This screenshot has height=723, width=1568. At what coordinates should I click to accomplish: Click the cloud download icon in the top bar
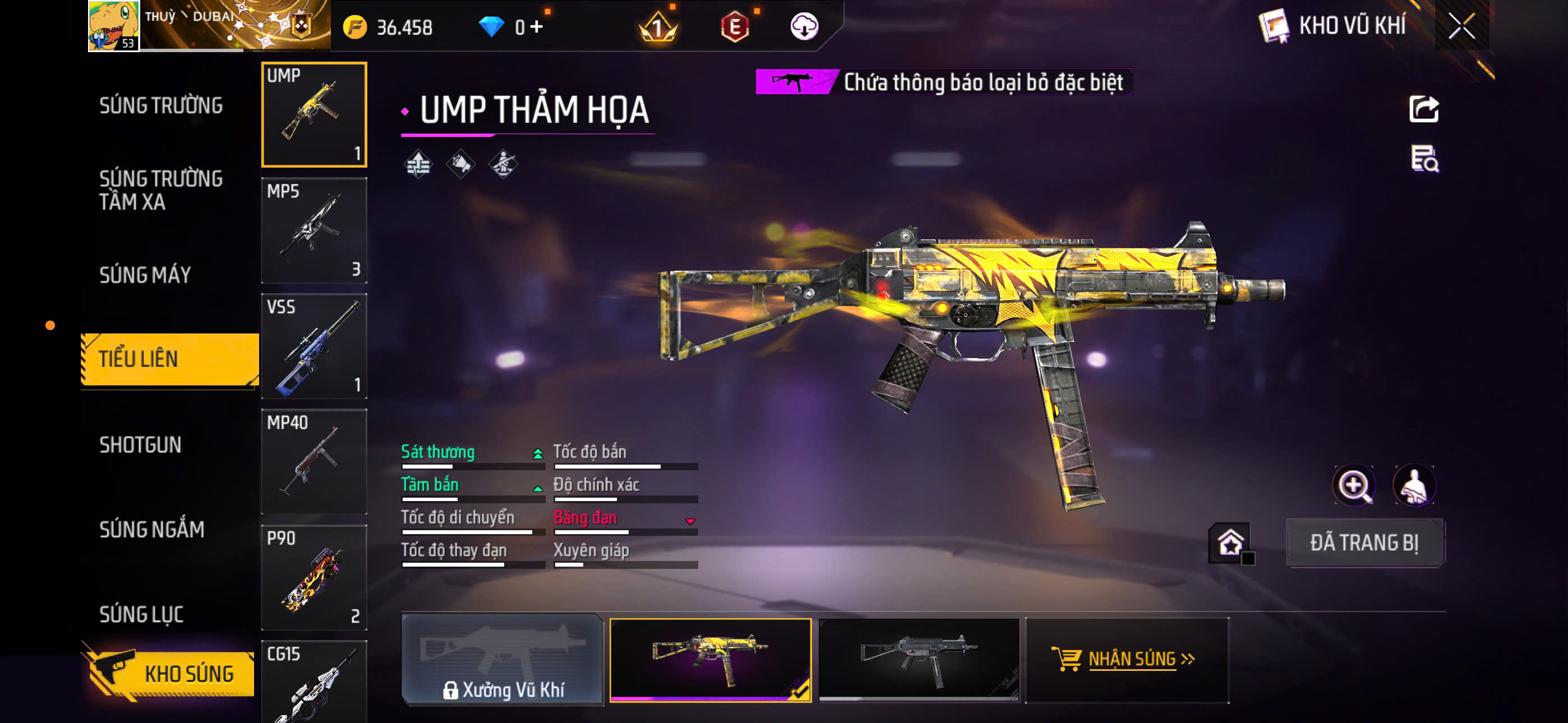coord(805,27)
